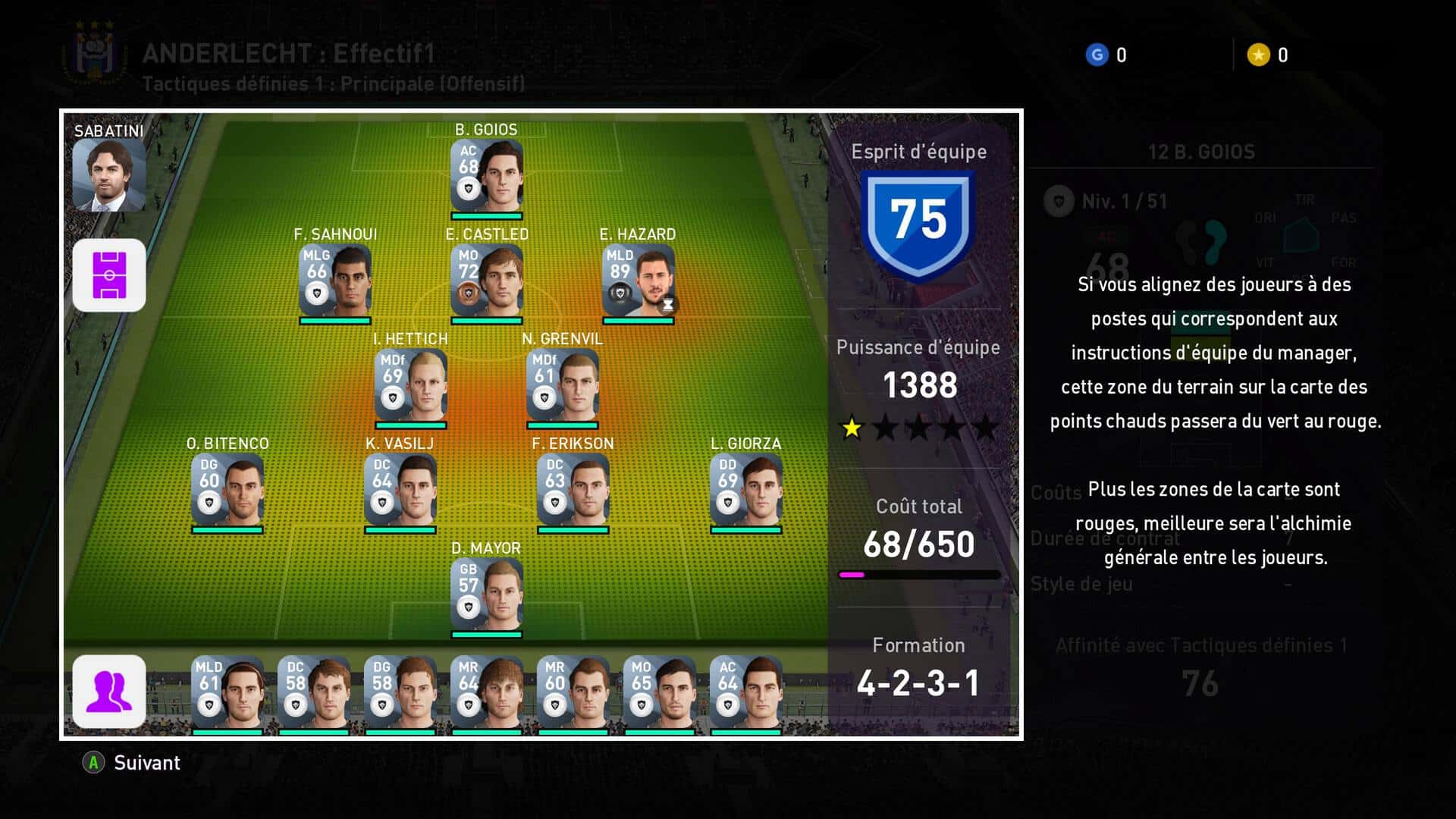Select F. Erikson's DC 63 card

[x=573, y=490]
